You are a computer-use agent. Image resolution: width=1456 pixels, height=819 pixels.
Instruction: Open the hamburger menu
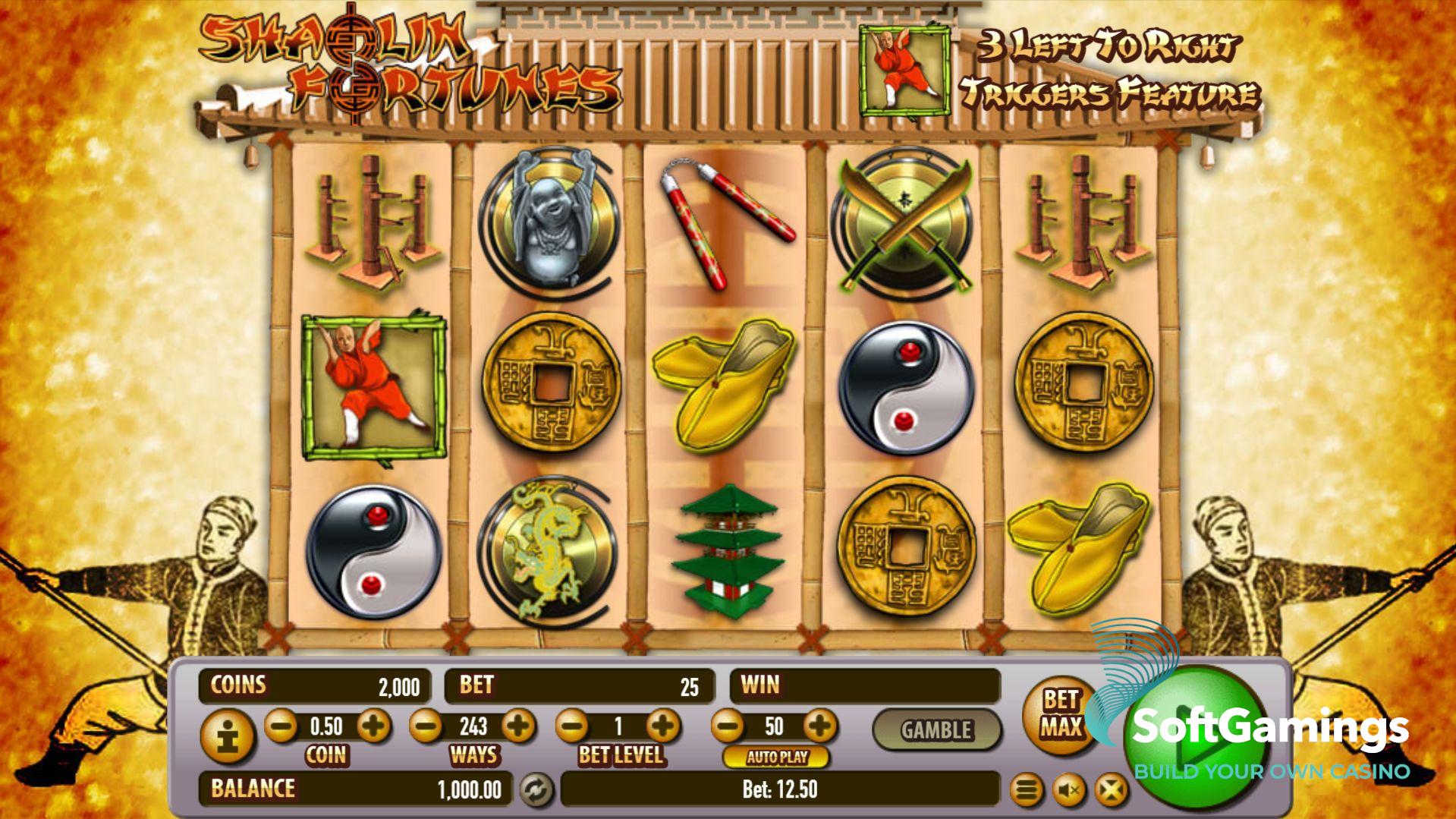1026,791
